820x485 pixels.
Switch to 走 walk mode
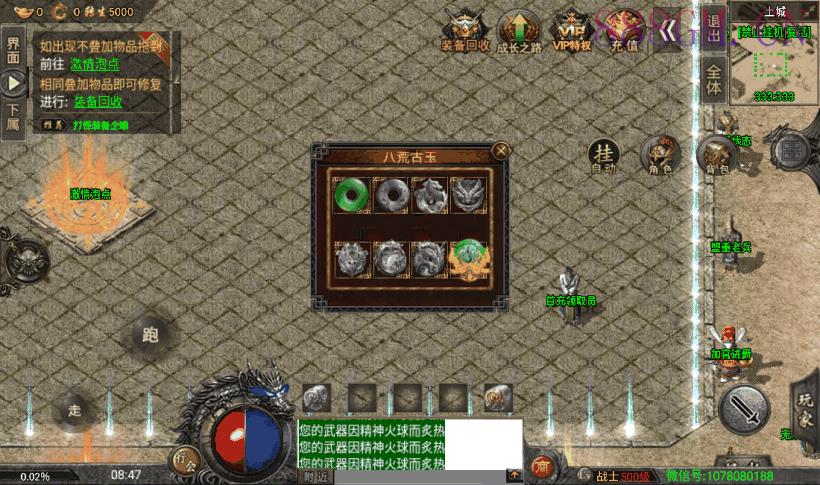[x=74, y=408]
